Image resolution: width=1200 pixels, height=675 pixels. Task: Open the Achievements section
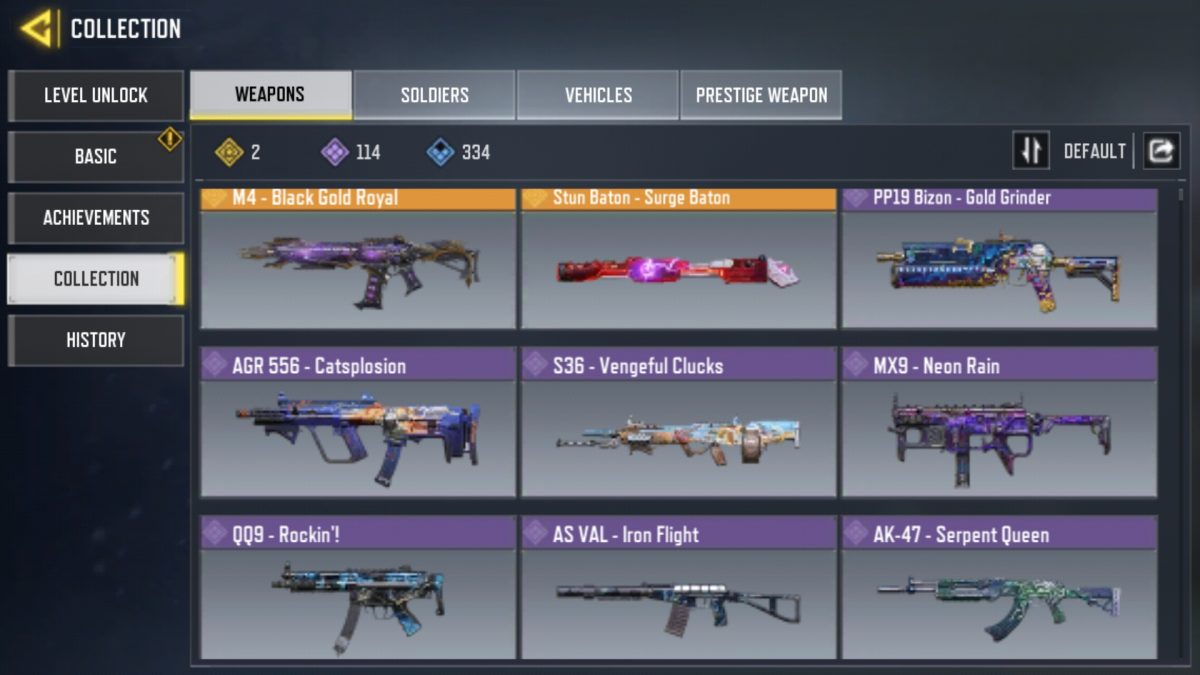coord(96,218)
